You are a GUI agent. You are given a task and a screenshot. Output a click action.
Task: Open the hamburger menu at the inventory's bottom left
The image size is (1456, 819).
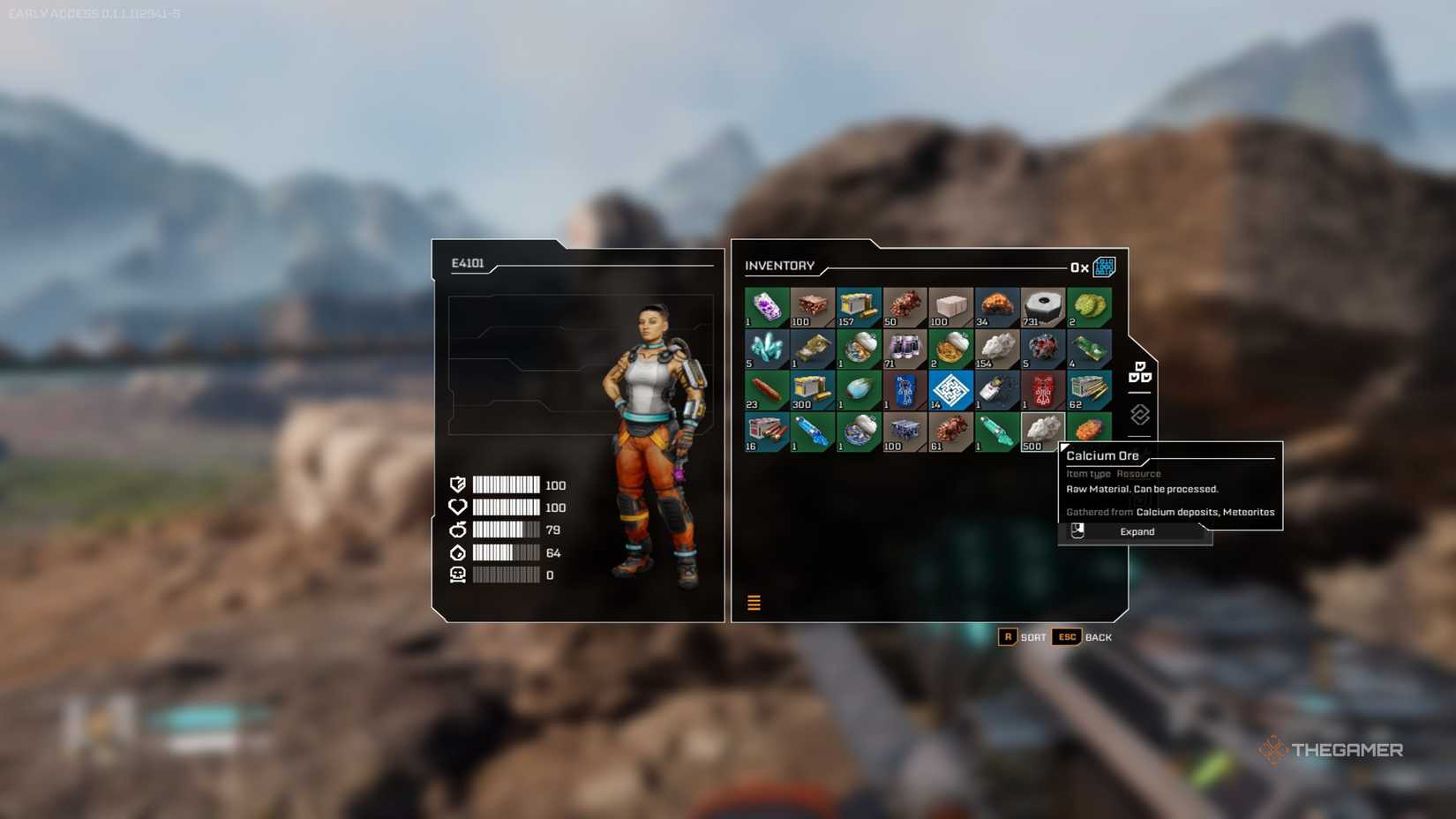coord(754,602)
